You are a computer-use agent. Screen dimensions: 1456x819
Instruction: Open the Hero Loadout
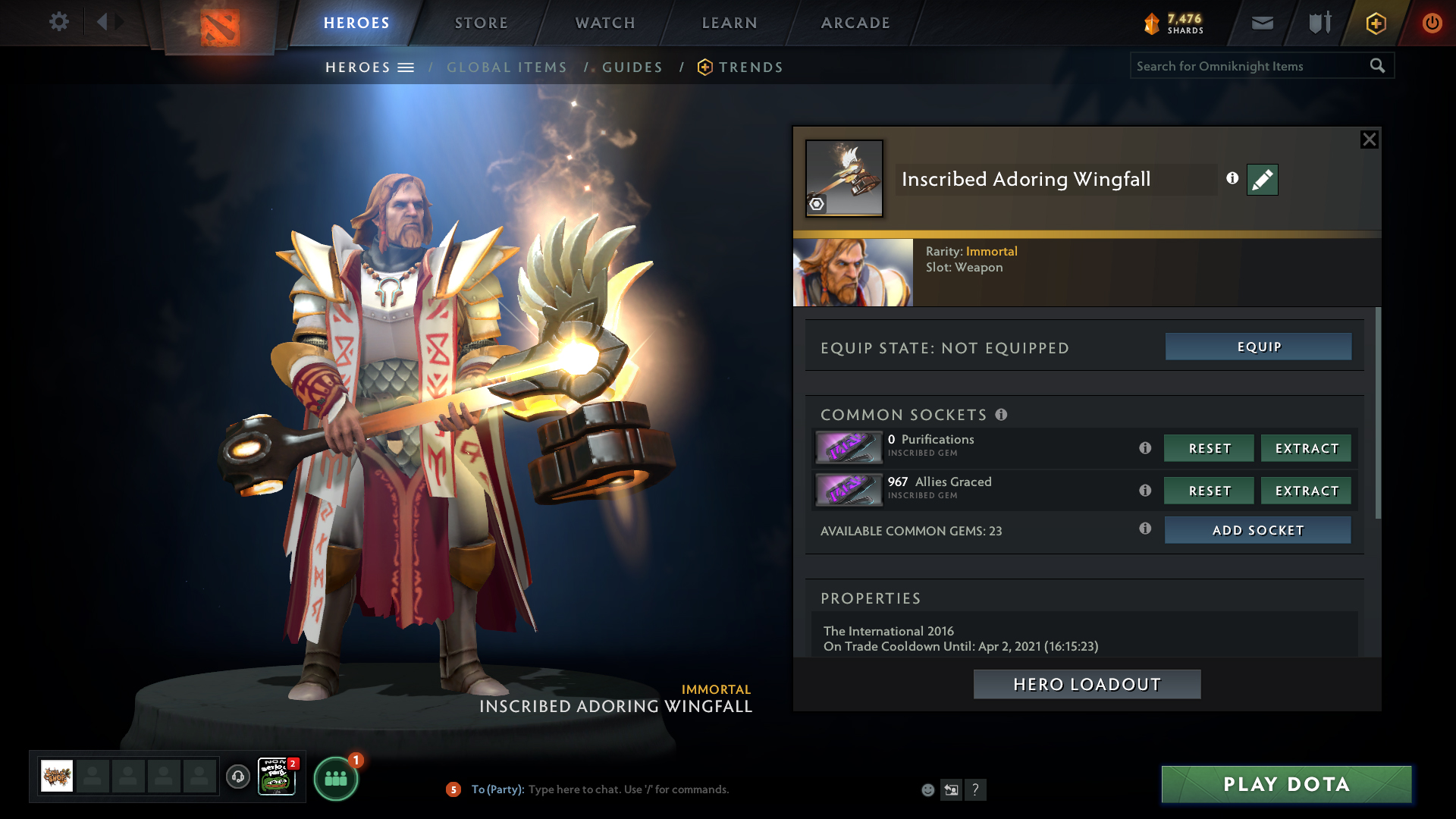click(1087, 684)
